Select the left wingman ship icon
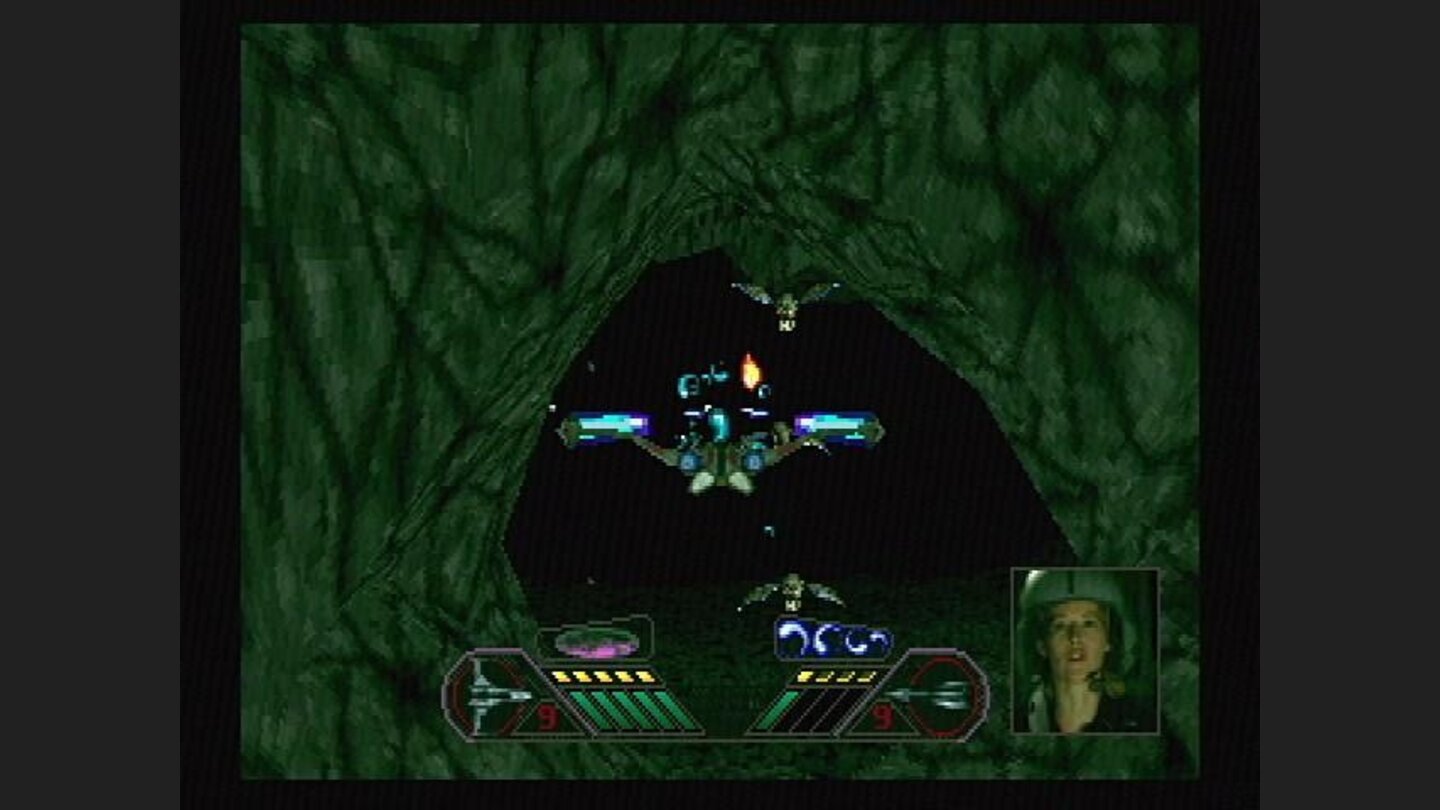 click(490, 697)
